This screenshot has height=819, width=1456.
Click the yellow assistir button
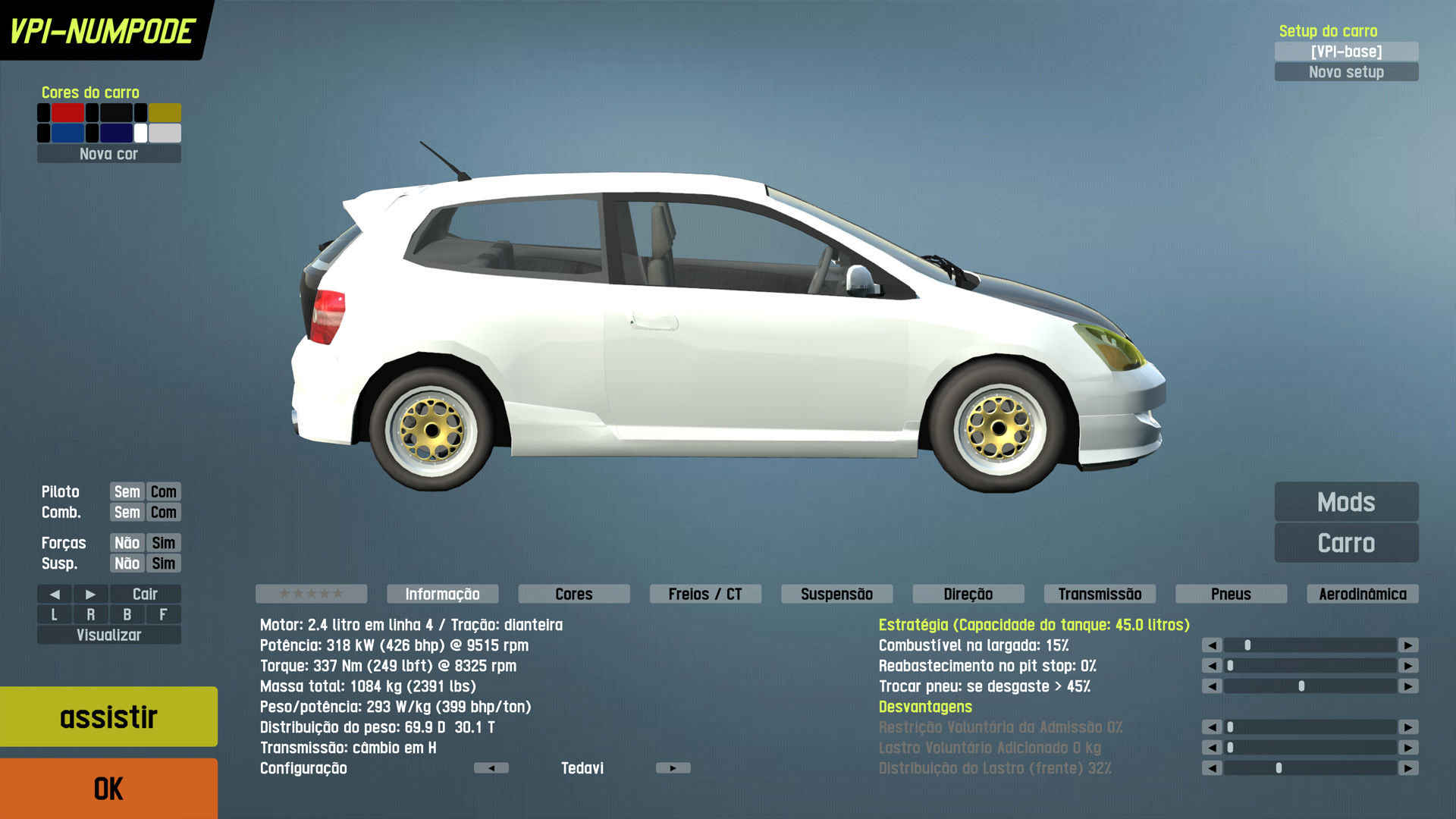coord(108,717)
